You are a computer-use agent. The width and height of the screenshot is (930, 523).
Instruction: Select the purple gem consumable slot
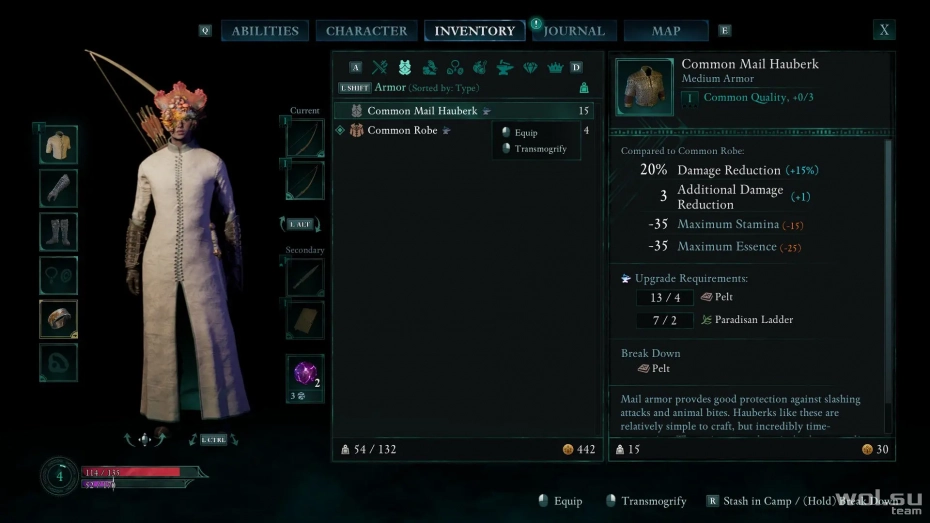click(305, 374)
